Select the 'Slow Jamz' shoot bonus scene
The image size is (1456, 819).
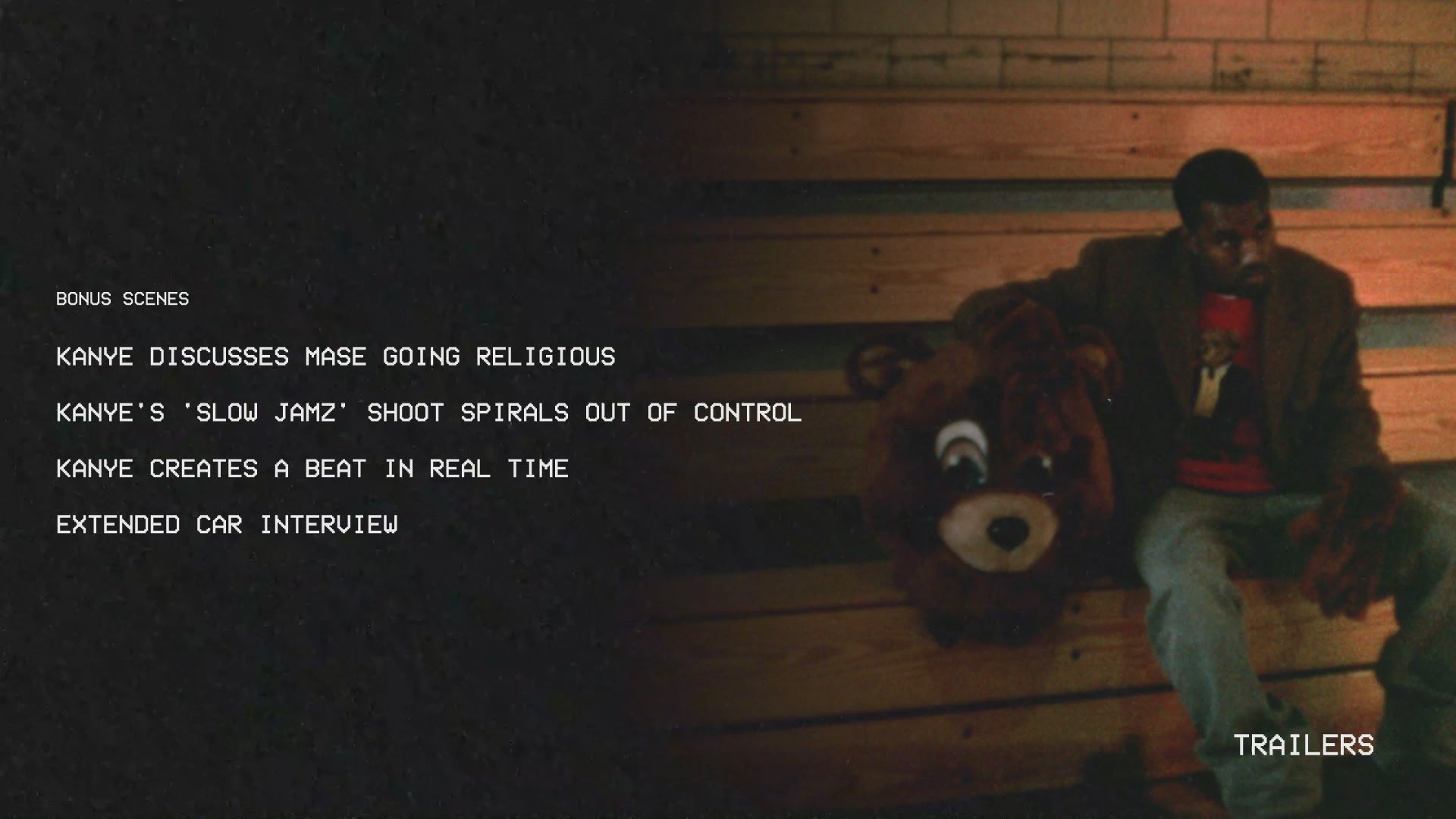428,413
